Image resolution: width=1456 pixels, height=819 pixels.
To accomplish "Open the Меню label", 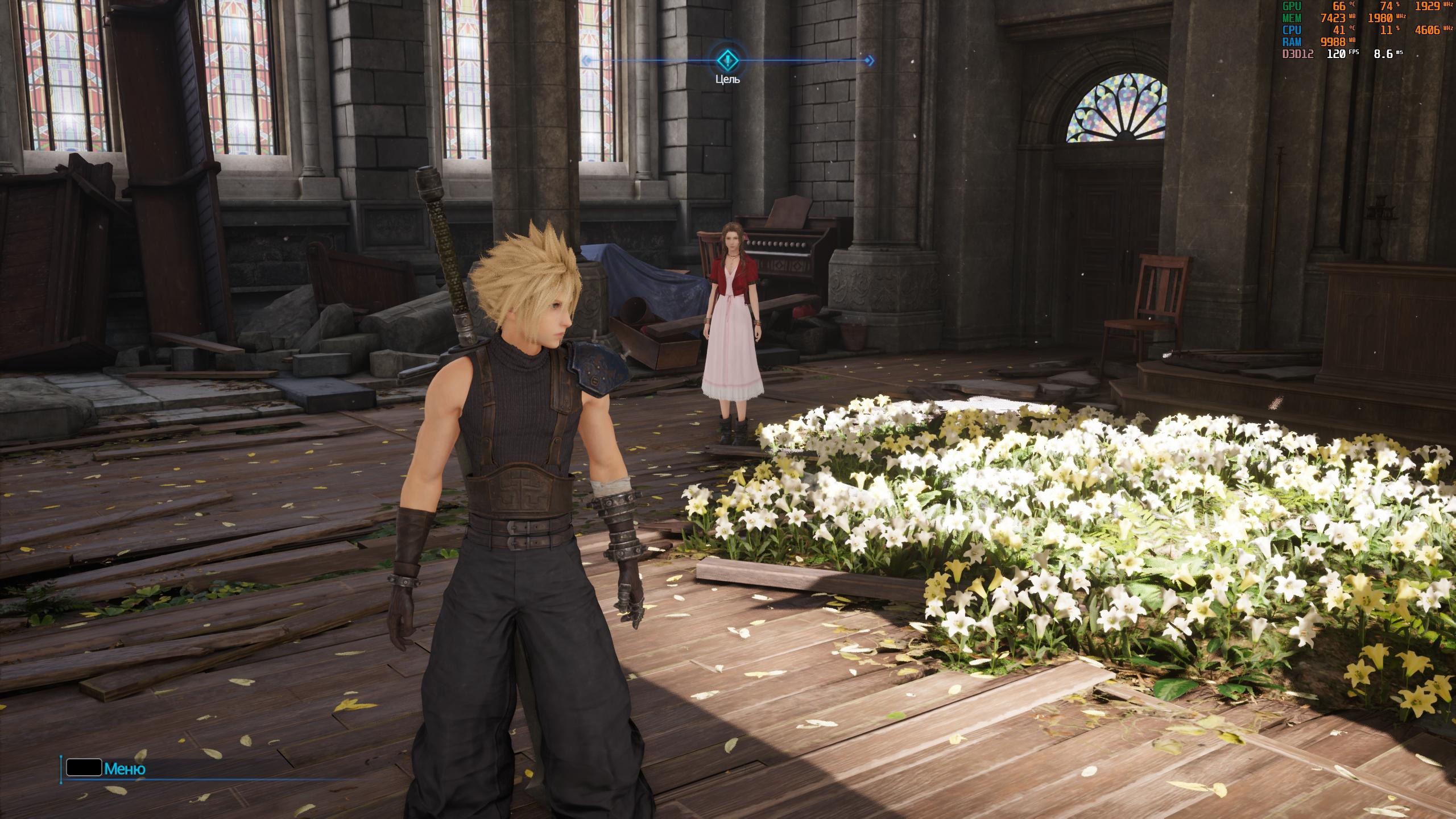I will point(125,770).
